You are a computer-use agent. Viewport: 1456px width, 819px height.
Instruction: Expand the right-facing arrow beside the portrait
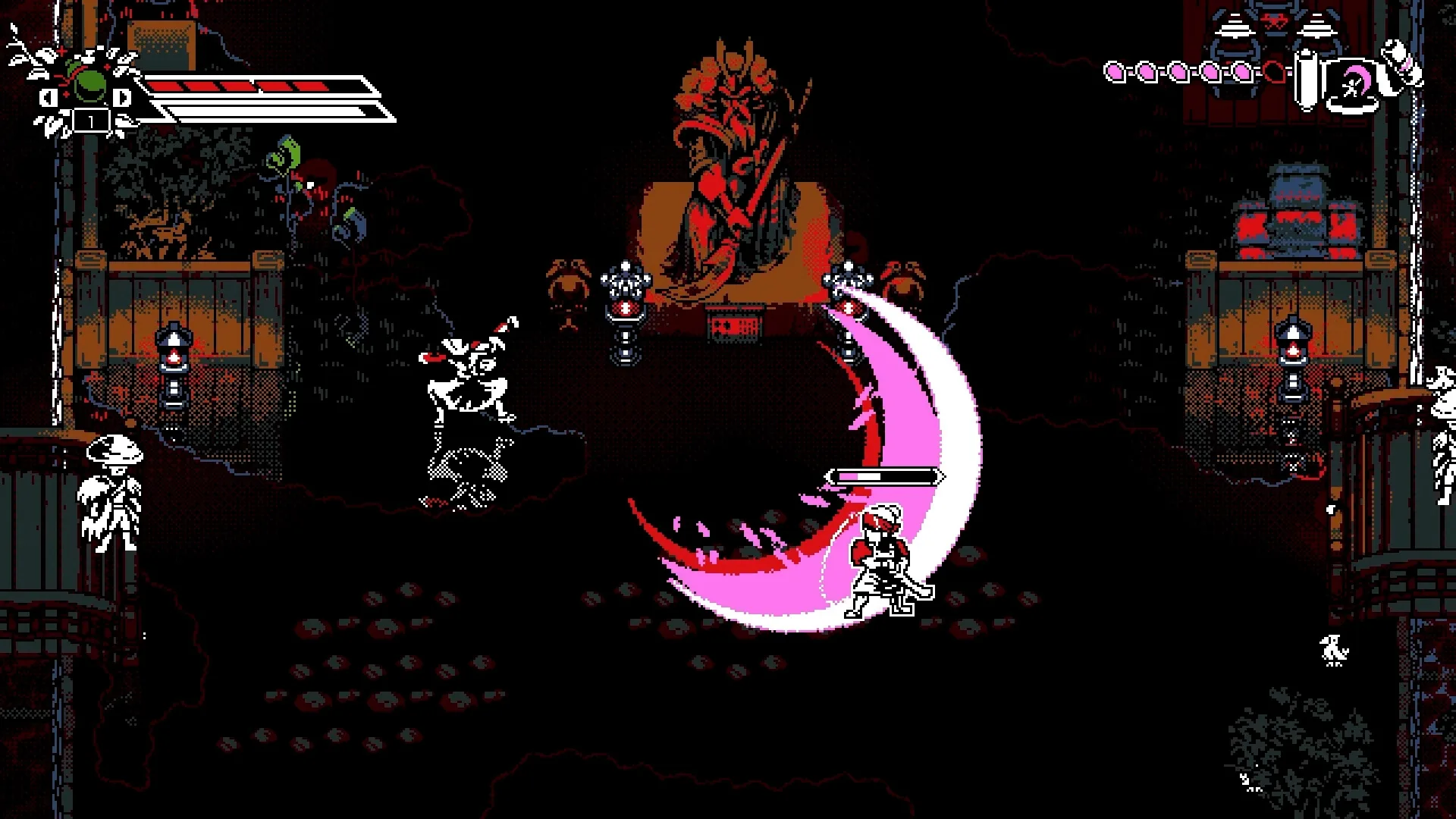pos(121,99)
